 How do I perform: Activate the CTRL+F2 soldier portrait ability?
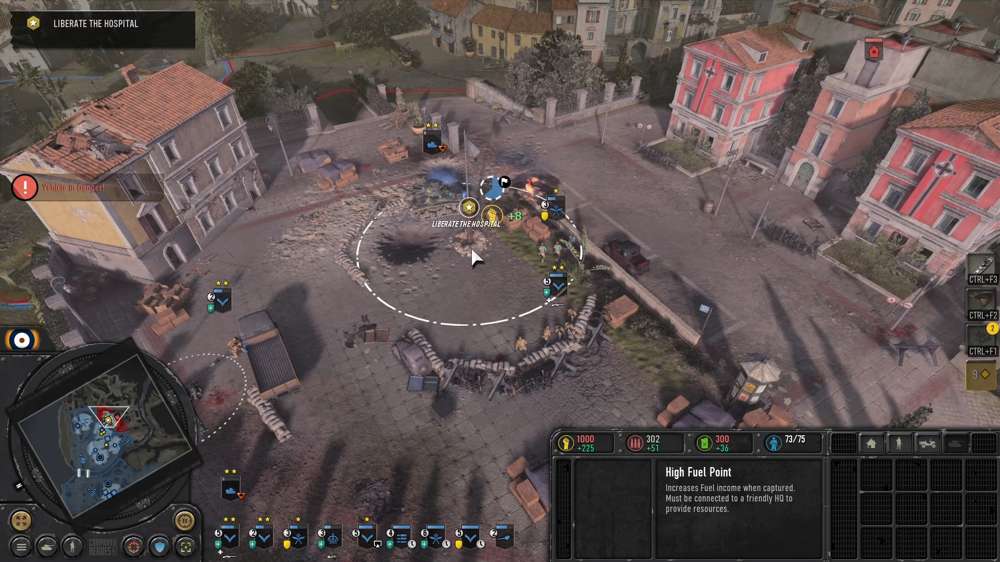point(982,300)
